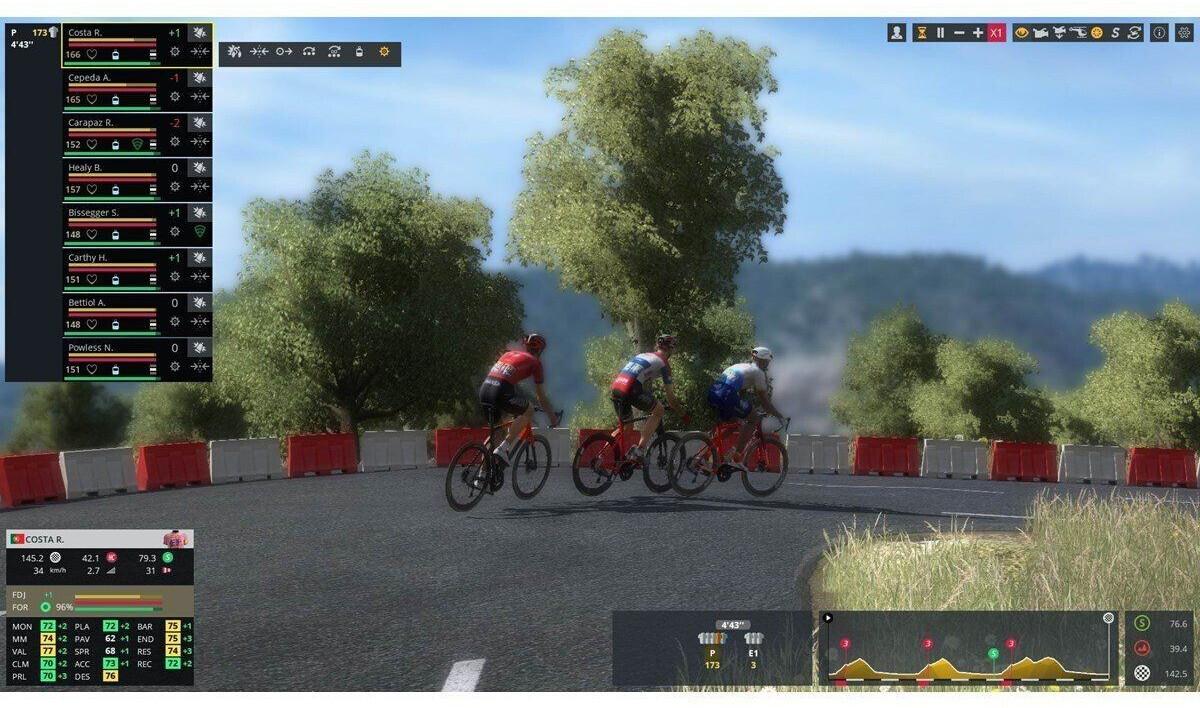
Task: Pause the race simulation
Action: (940, 33)
